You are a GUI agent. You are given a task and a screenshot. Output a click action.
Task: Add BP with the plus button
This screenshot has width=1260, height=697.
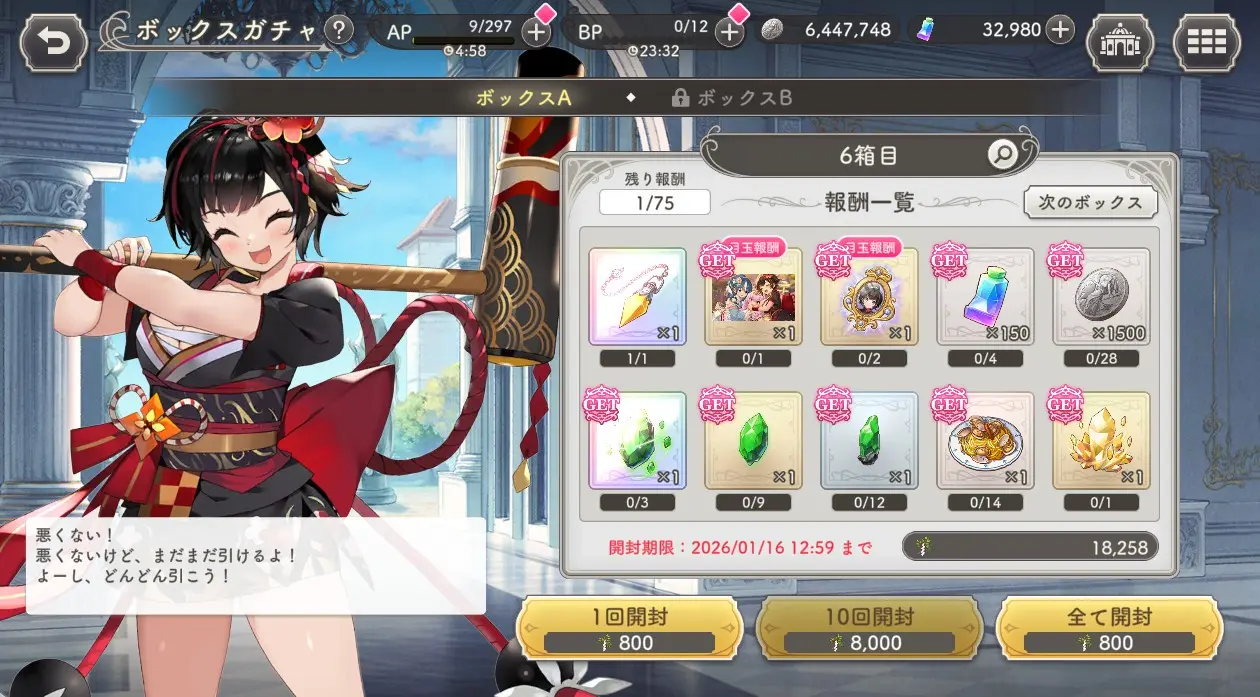(730, 31)
